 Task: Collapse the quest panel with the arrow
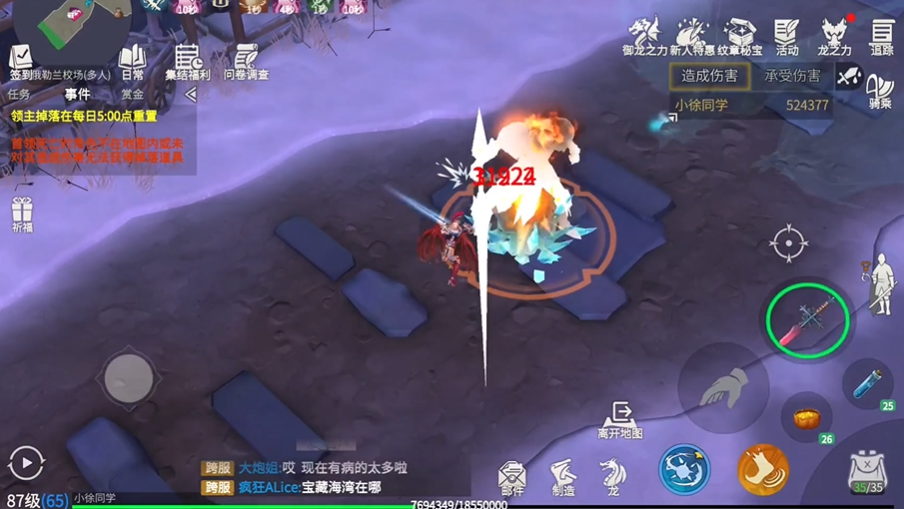point(190,95)
